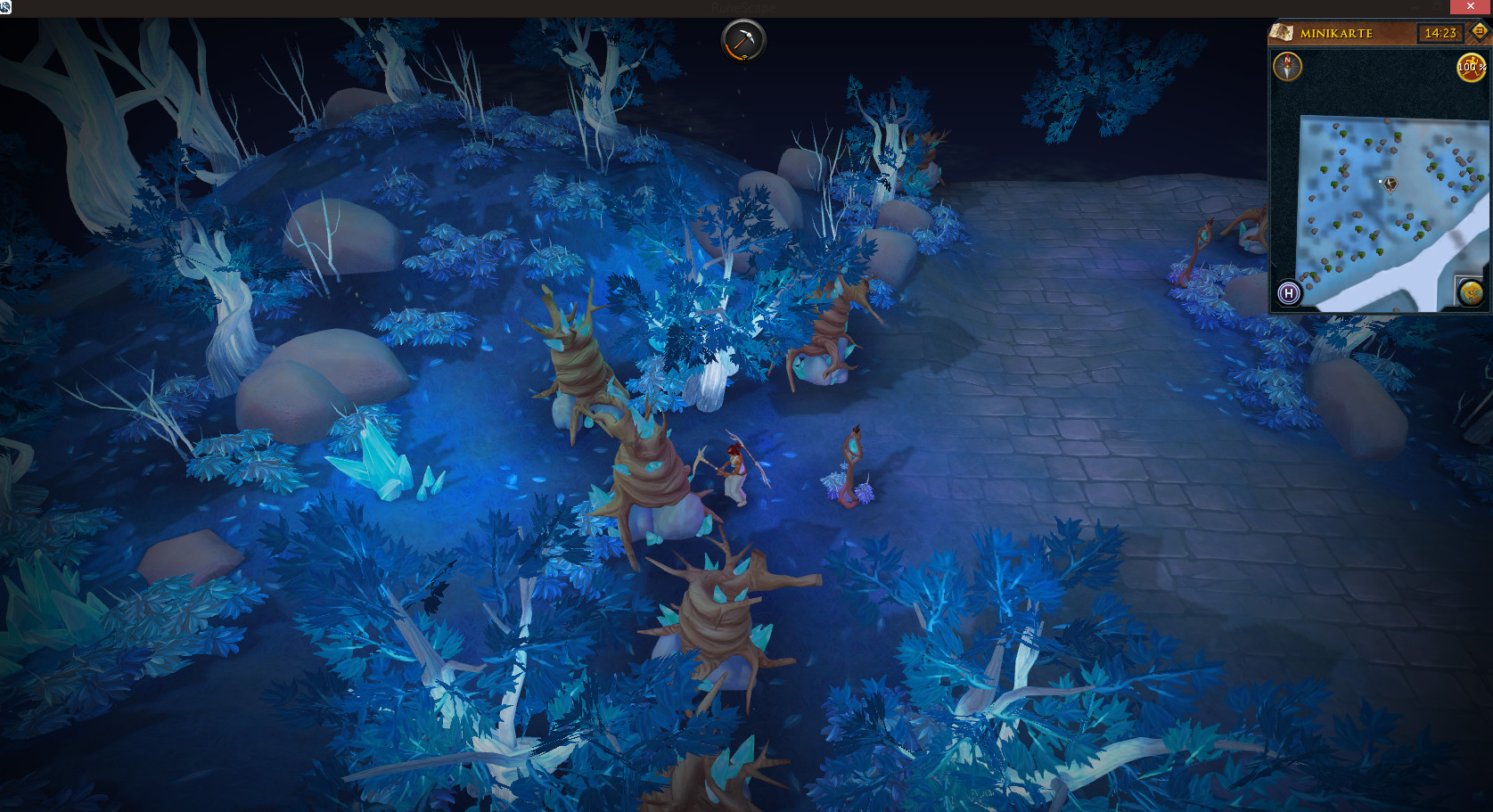1493x812 pixels.
Task: Click the pickaxe marker on the minimap
Action: pos(1390,184)
